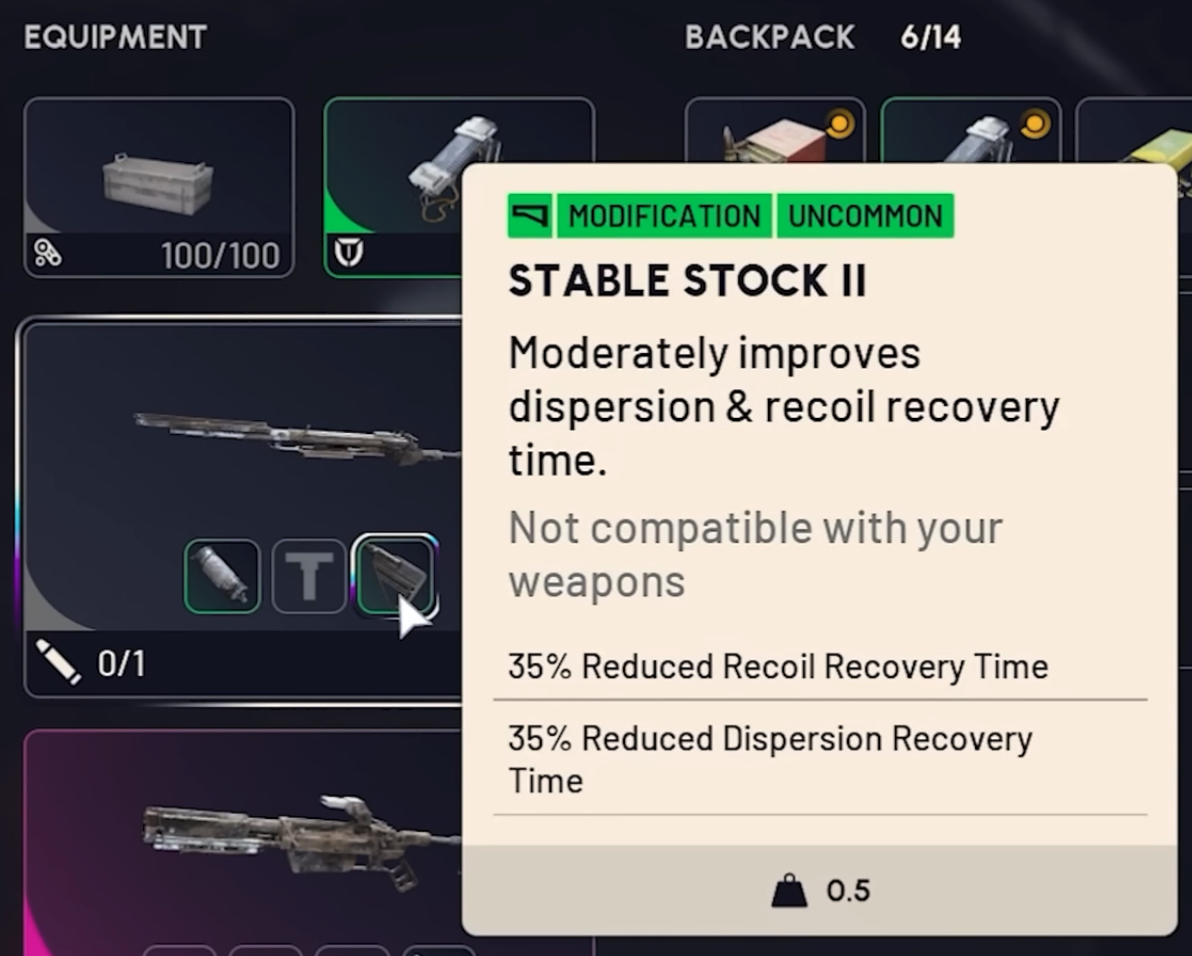The width and height of the screenshot is (1192, 956).
Task: Select the red box item in Backpack
Action: (x=774, y=135)
